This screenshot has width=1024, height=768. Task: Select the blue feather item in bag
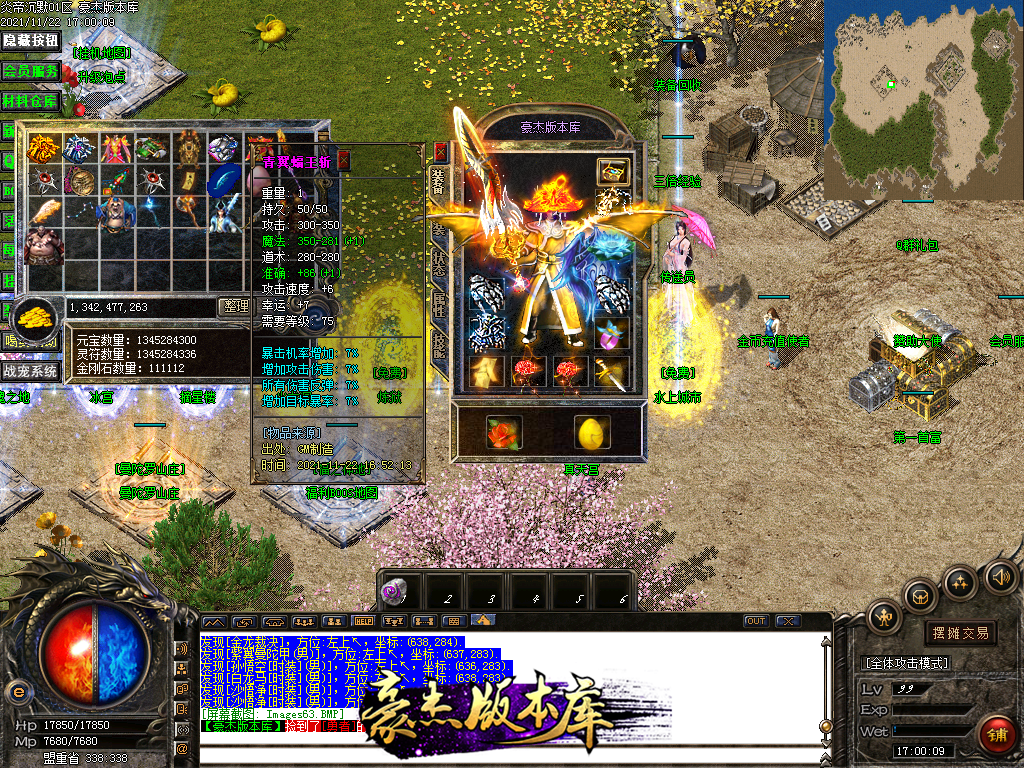pos(224,181)
